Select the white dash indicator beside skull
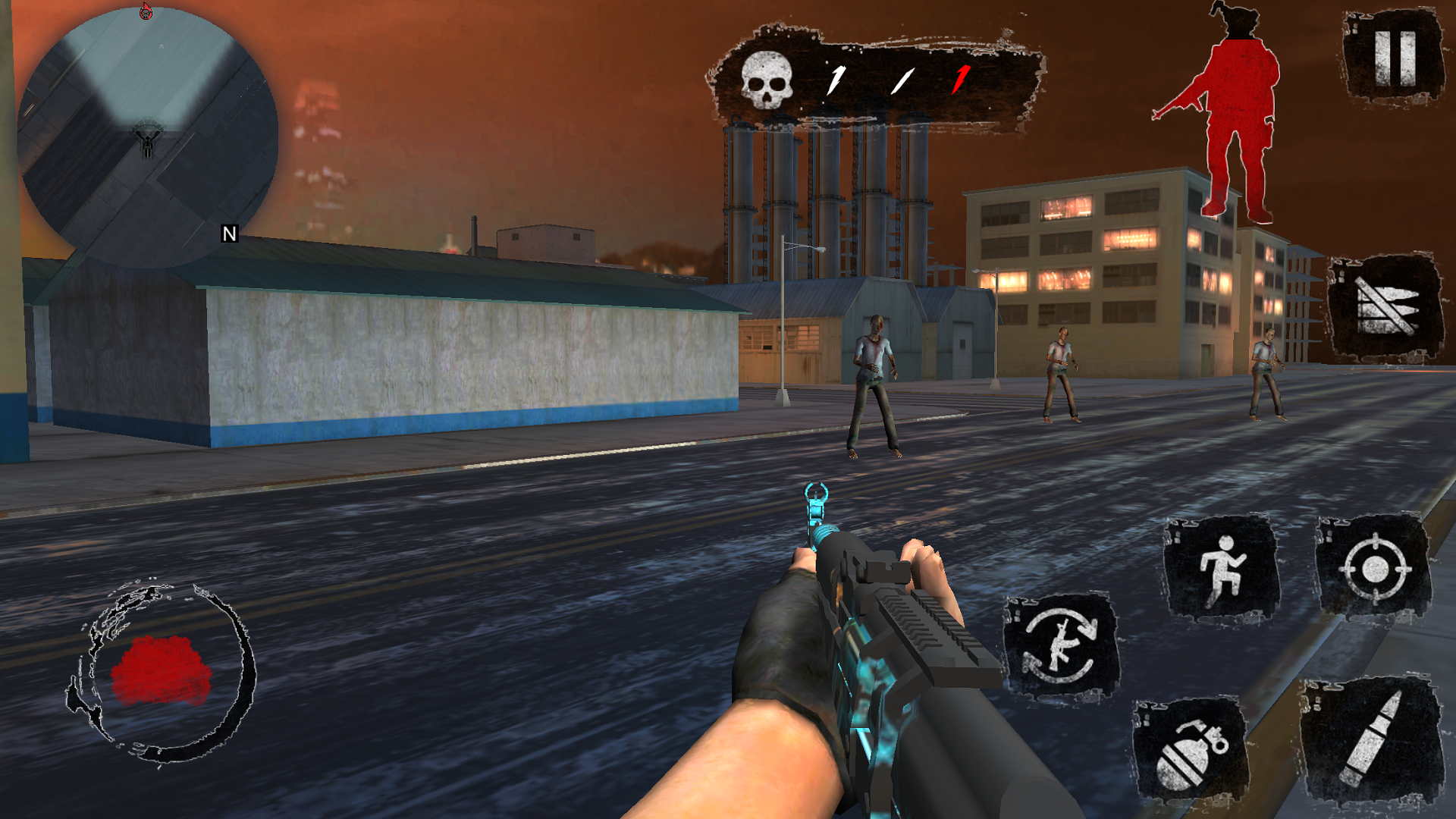1456x819 pixels. pos(836,78)
